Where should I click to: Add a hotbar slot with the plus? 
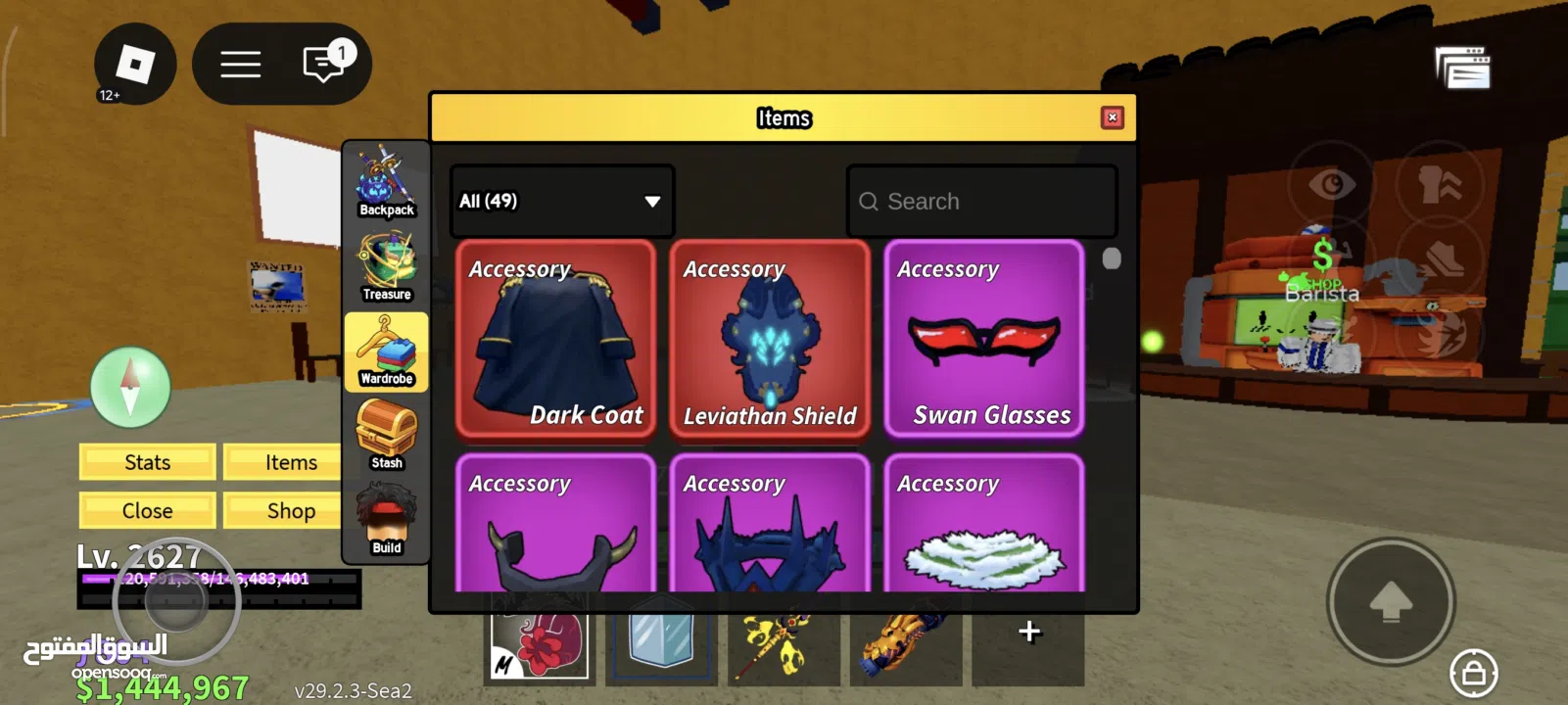1028,632
